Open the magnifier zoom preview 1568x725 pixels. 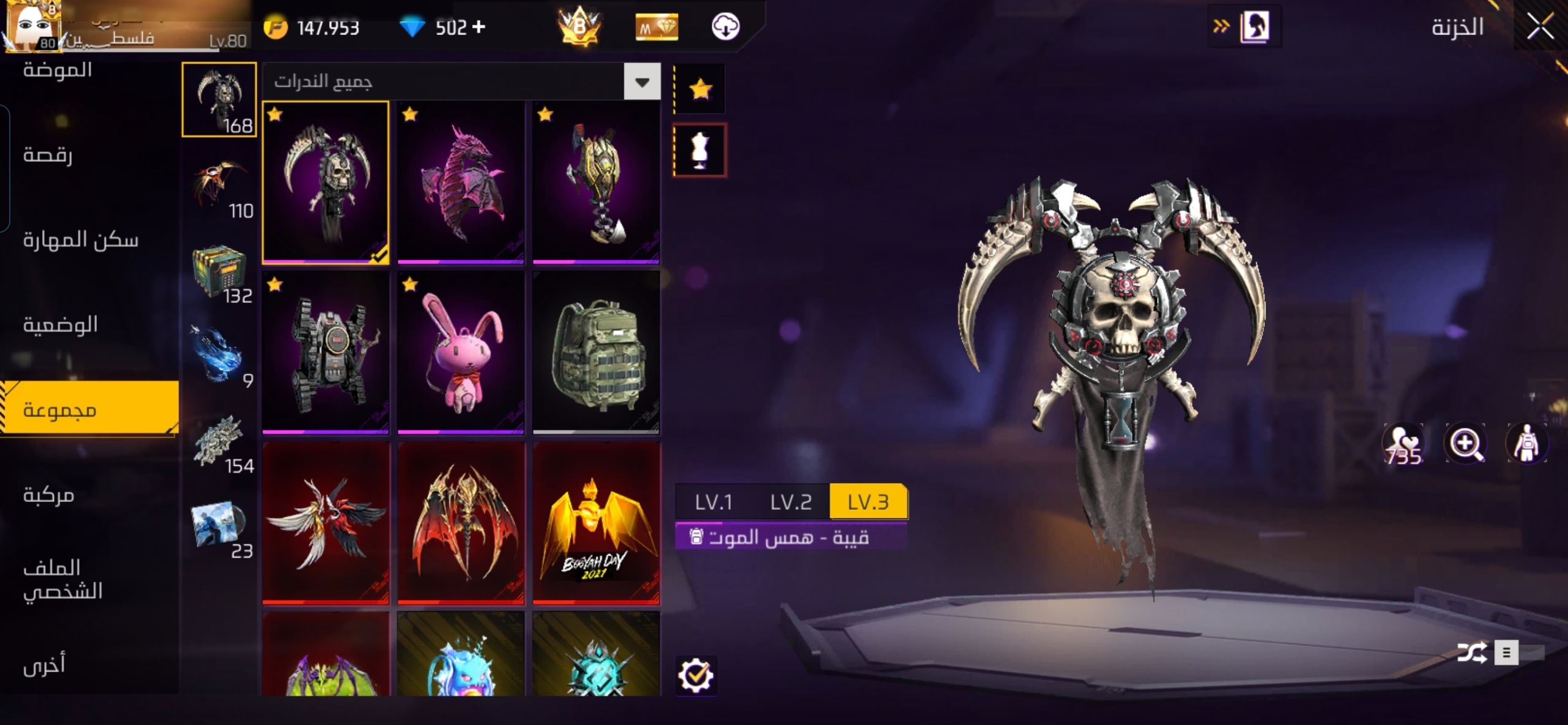1464,443
